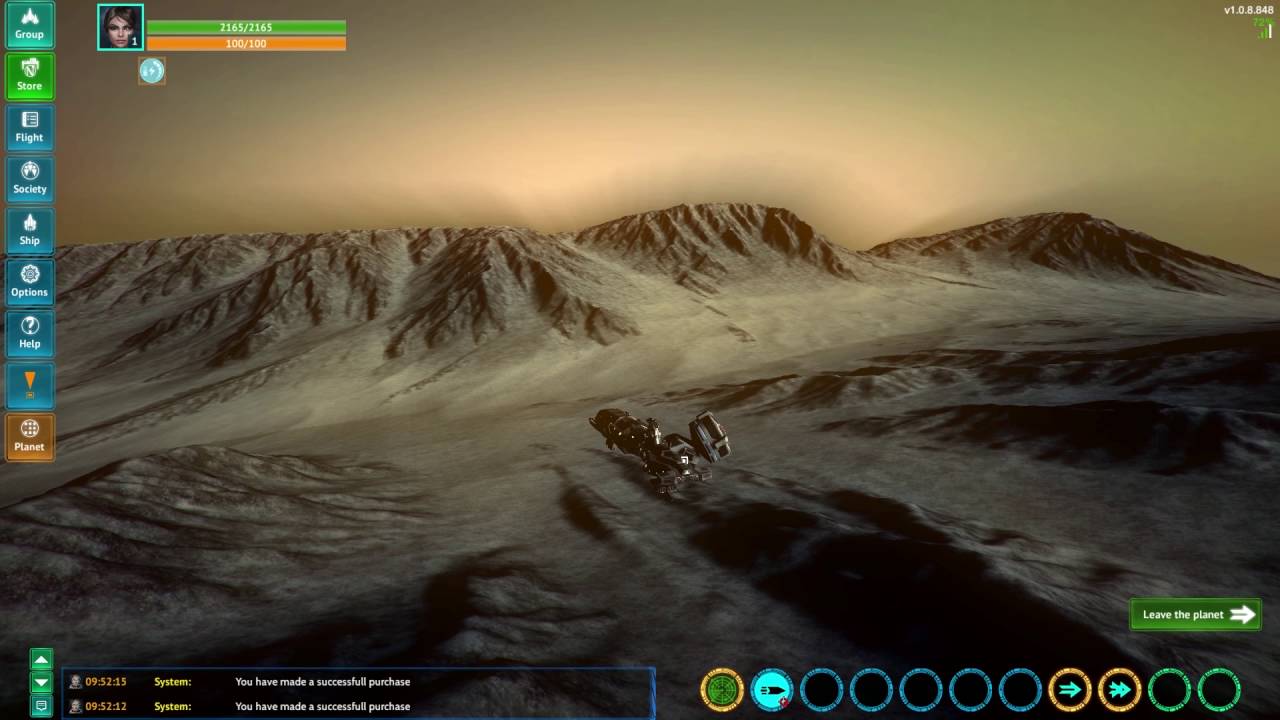The height and width of the screenshot is (720, 1280).
Task: Open the Store
Action: click(29, 76)
